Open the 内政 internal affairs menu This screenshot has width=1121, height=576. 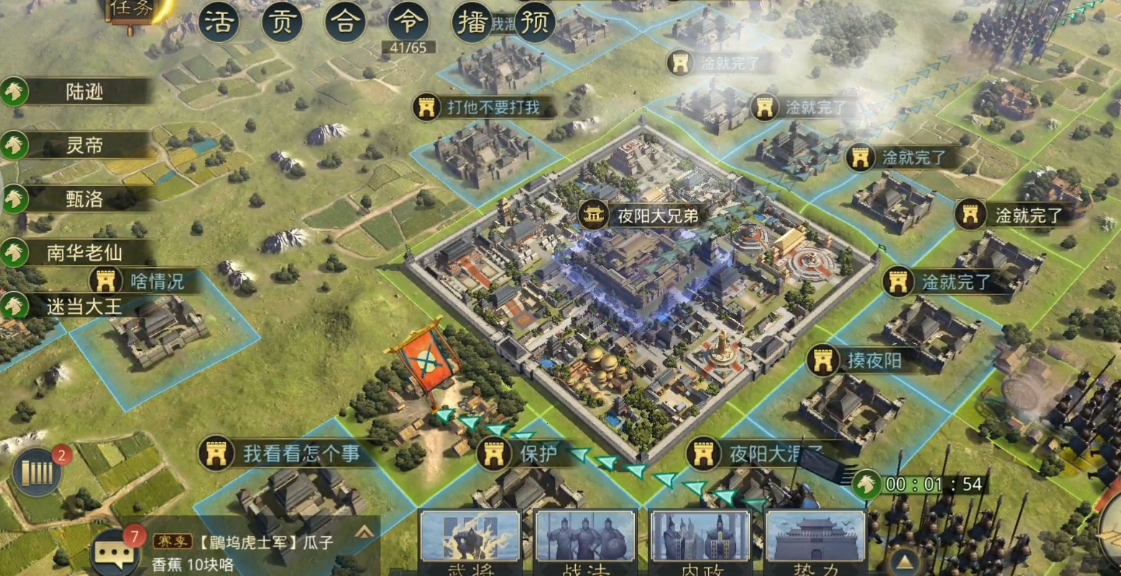point(700,542)
